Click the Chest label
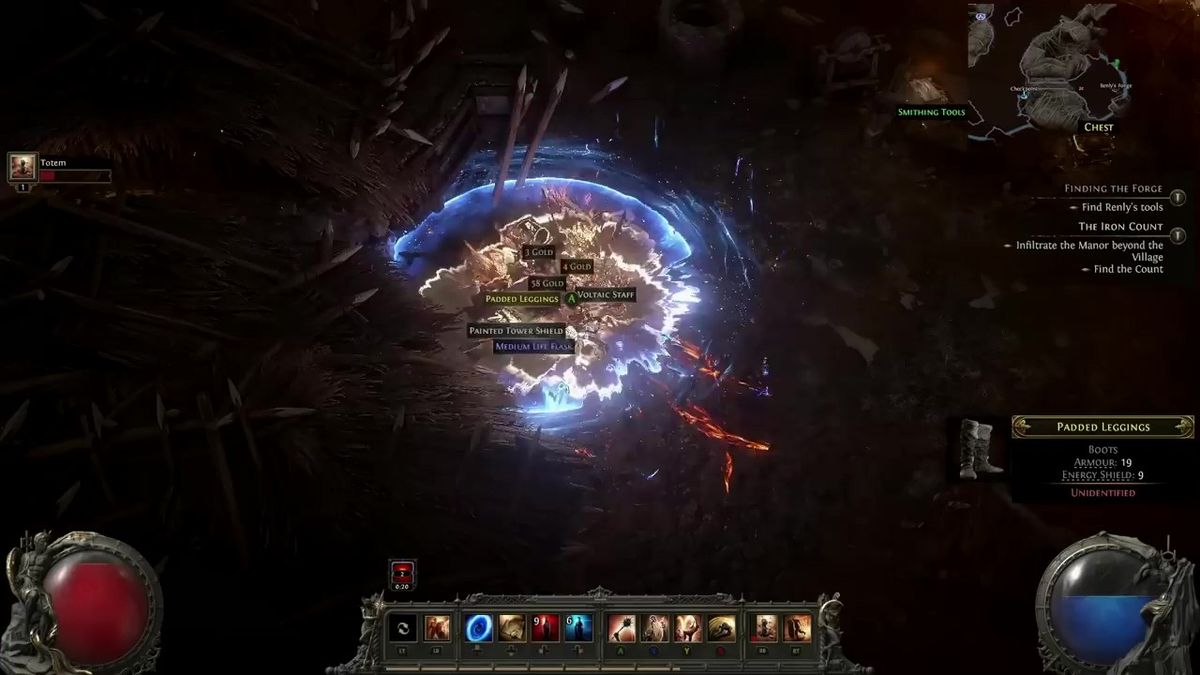The image size is (1200, 675). click(x=1098, y=128)
